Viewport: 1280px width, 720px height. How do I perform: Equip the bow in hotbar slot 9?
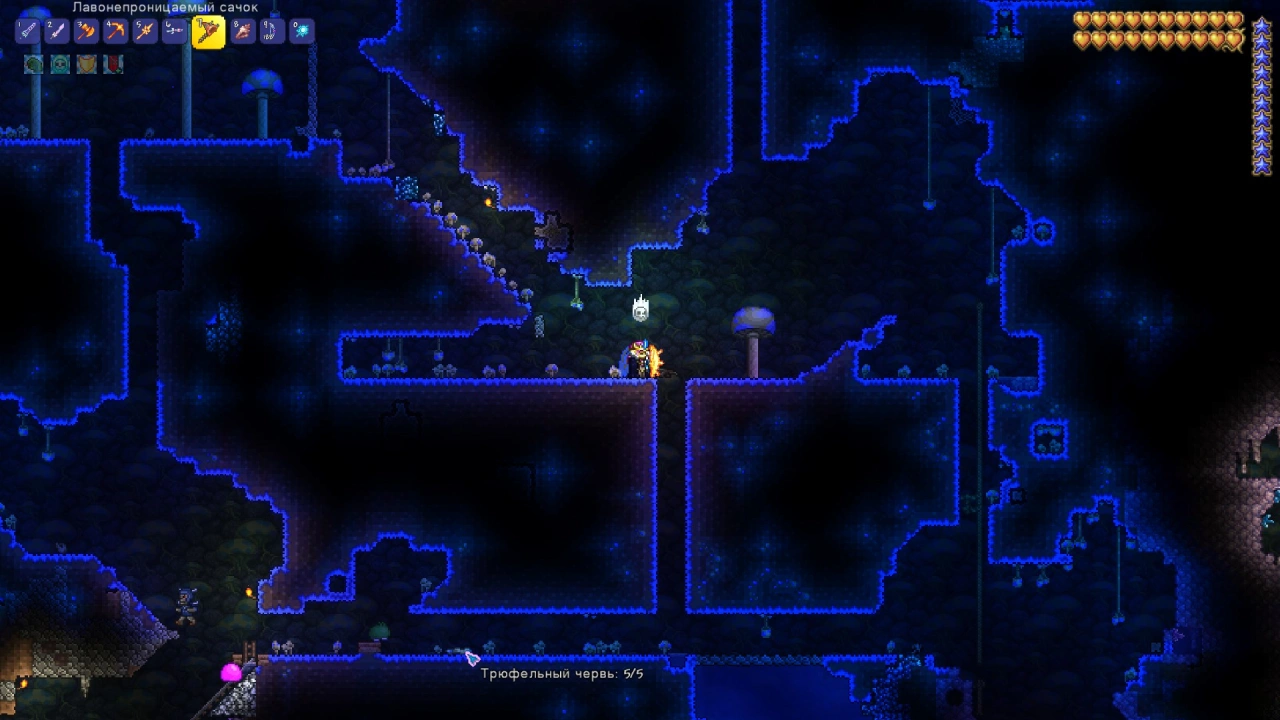click(271, 31)
